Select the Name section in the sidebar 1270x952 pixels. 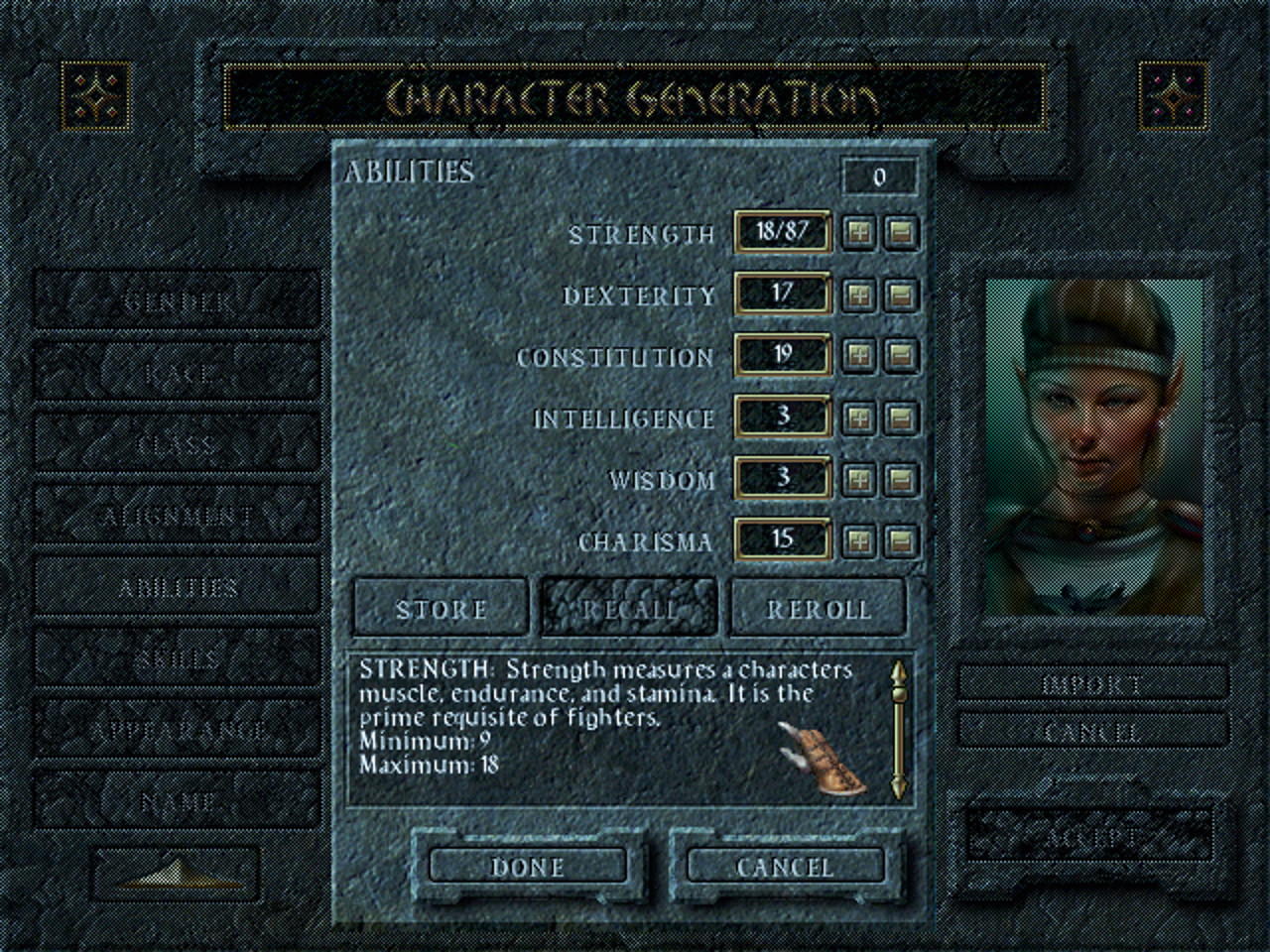tap(177, 798)
